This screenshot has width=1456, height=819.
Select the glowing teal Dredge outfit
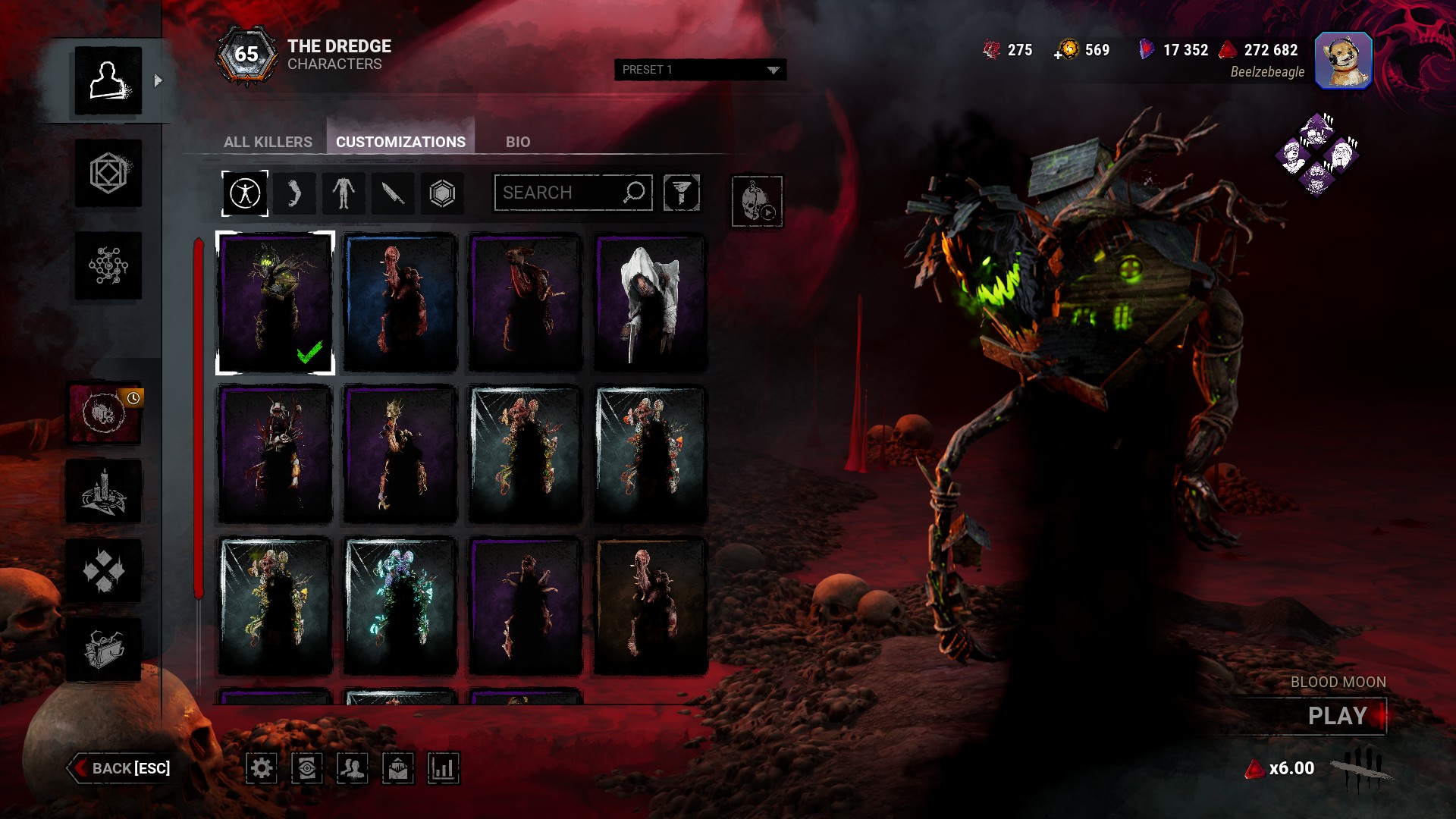[x=400, y=606]
